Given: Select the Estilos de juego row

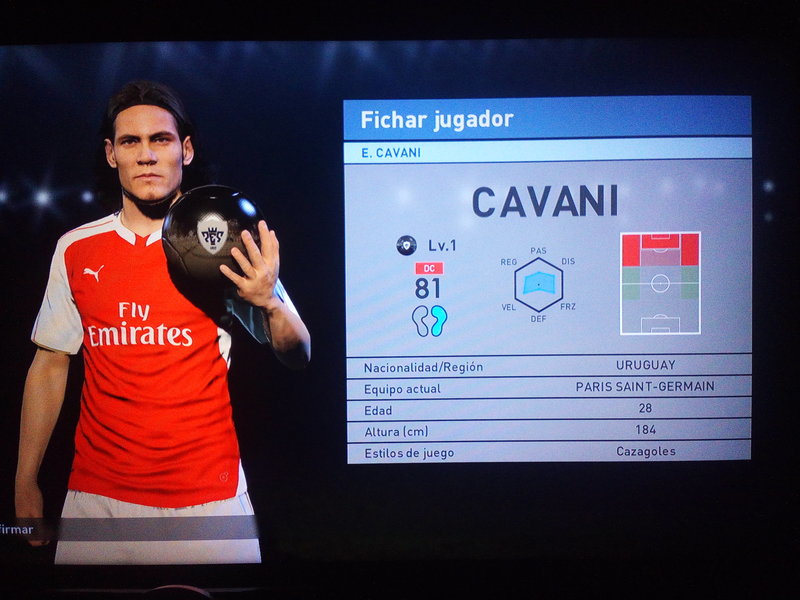Looking at the screenshot, I should pyautogui.click(x=548, y=452).
